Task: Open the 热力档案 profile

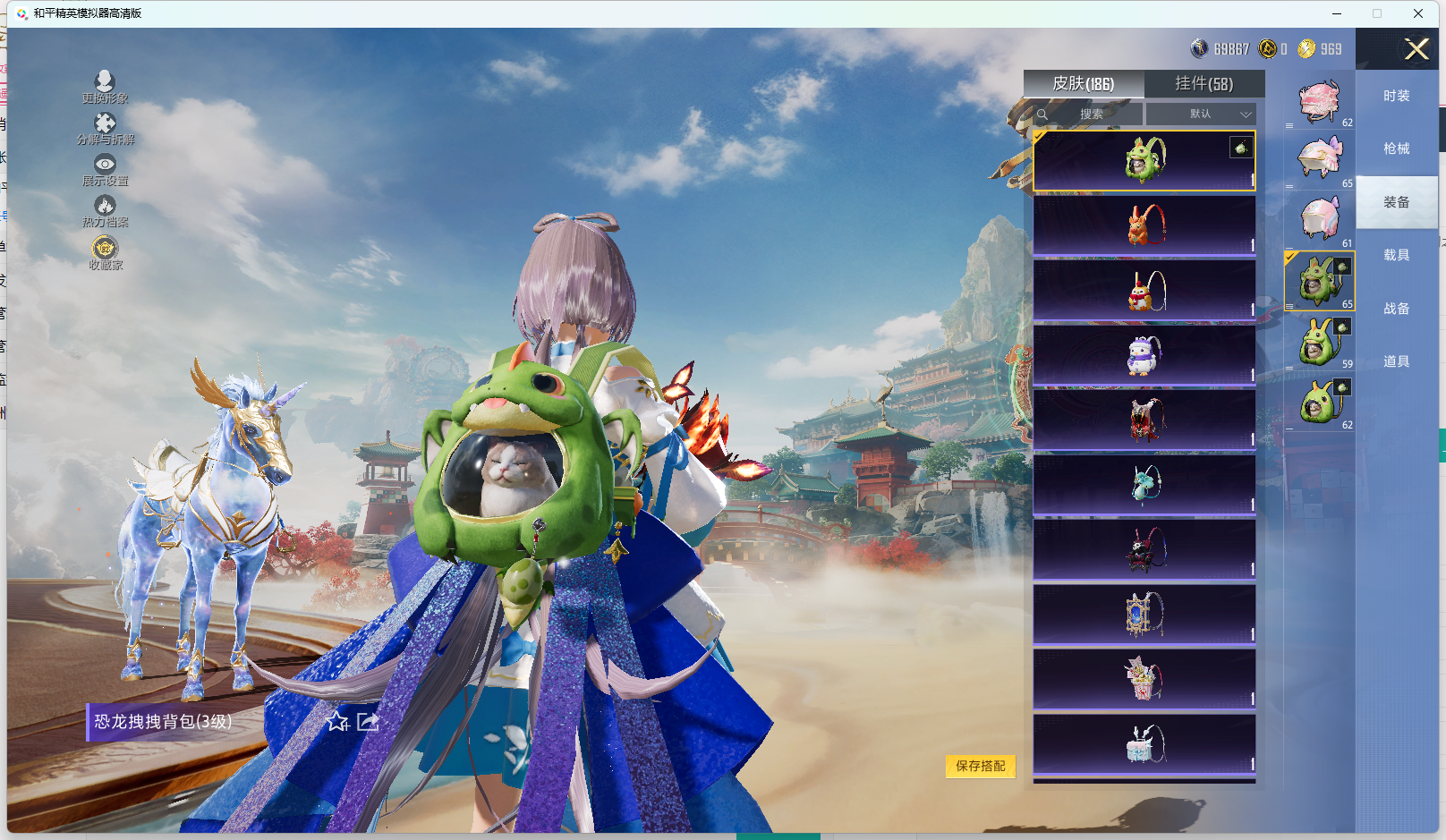Action: (105, 211)
